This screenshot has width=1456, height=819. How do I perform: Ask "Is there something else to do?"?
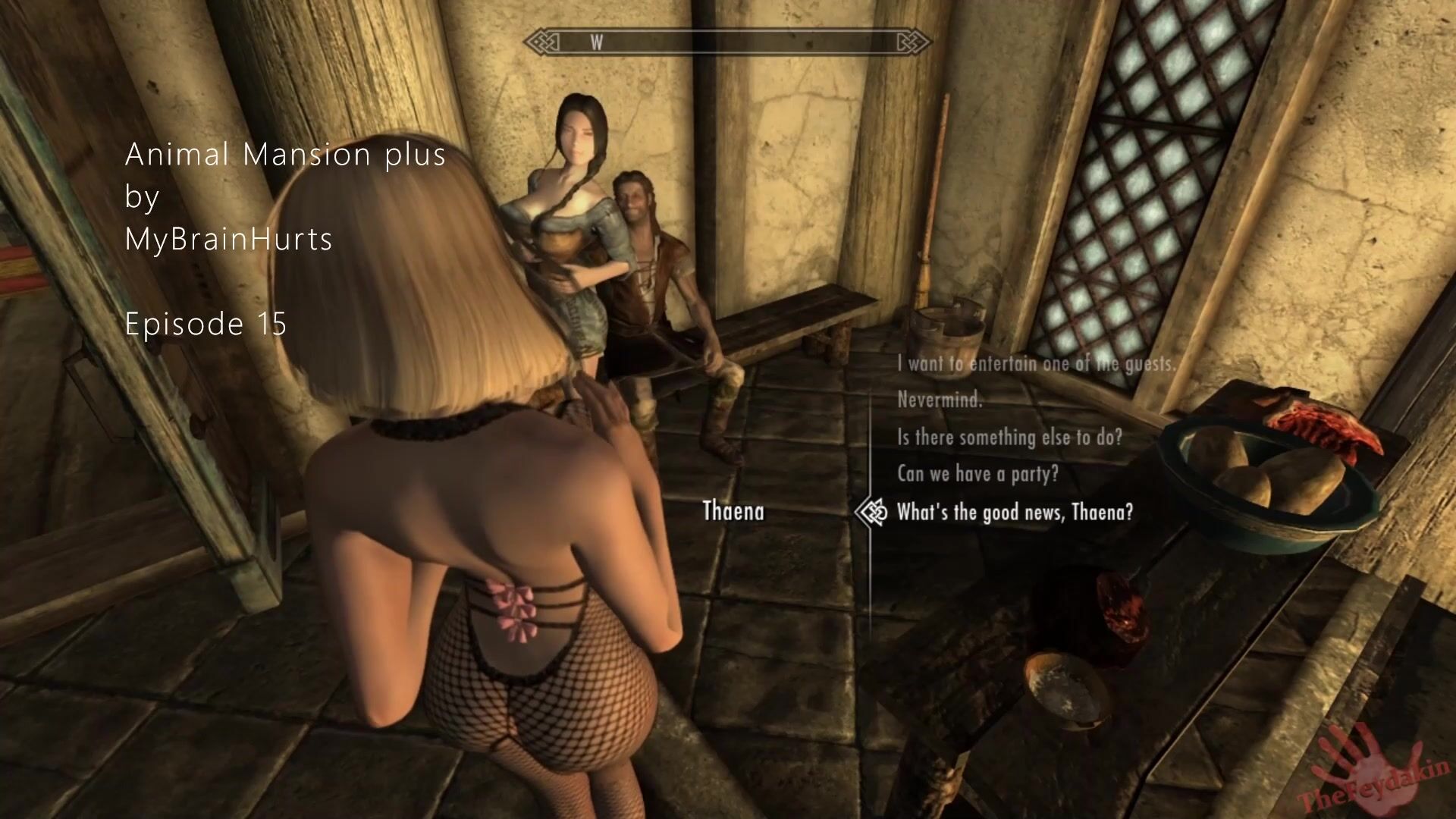point(1009,437)
